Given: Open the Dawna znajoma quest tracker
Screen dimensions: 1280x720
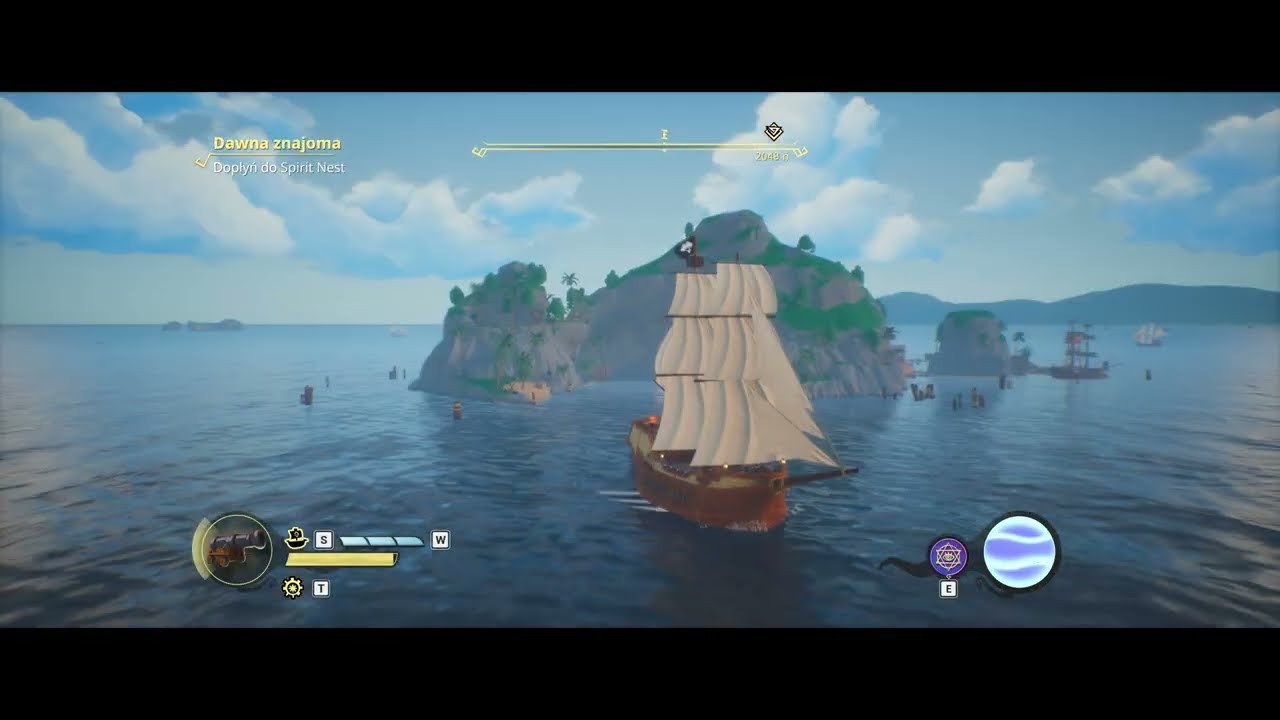Looking at the screenshot, I should point(276,144).
